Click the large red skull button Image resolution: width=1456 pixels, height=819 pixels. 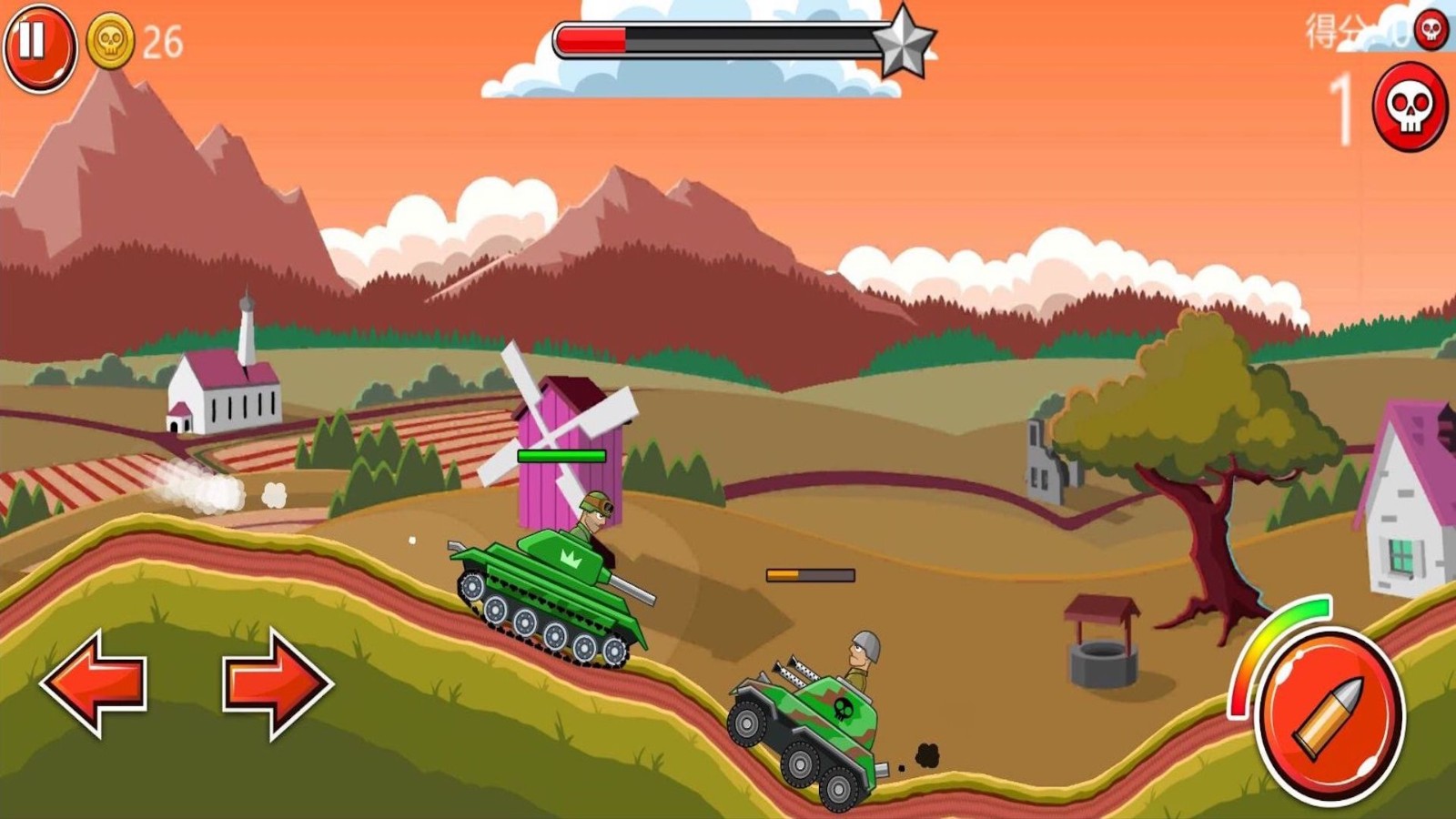coord(1409,107)
